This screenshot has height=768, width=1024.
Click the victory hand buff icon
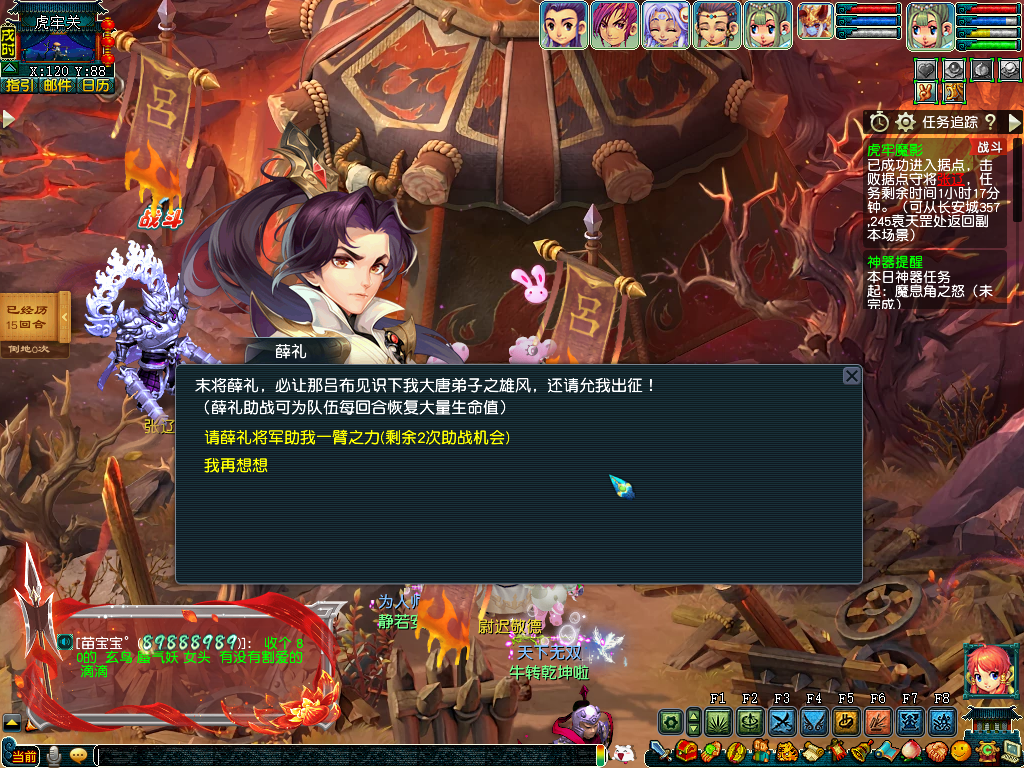(926, 92)
